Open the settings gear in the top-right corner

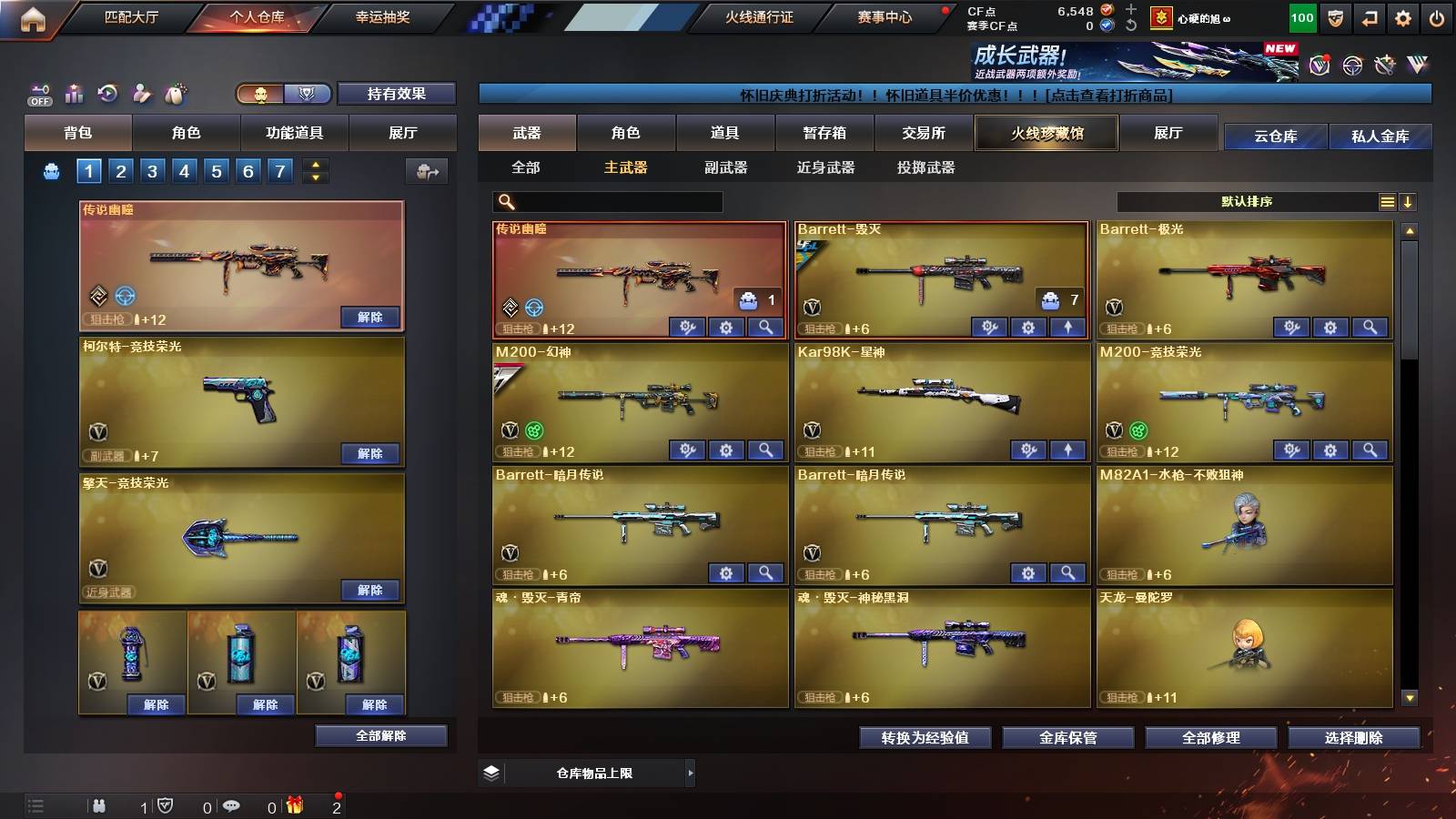(1404, 17)
